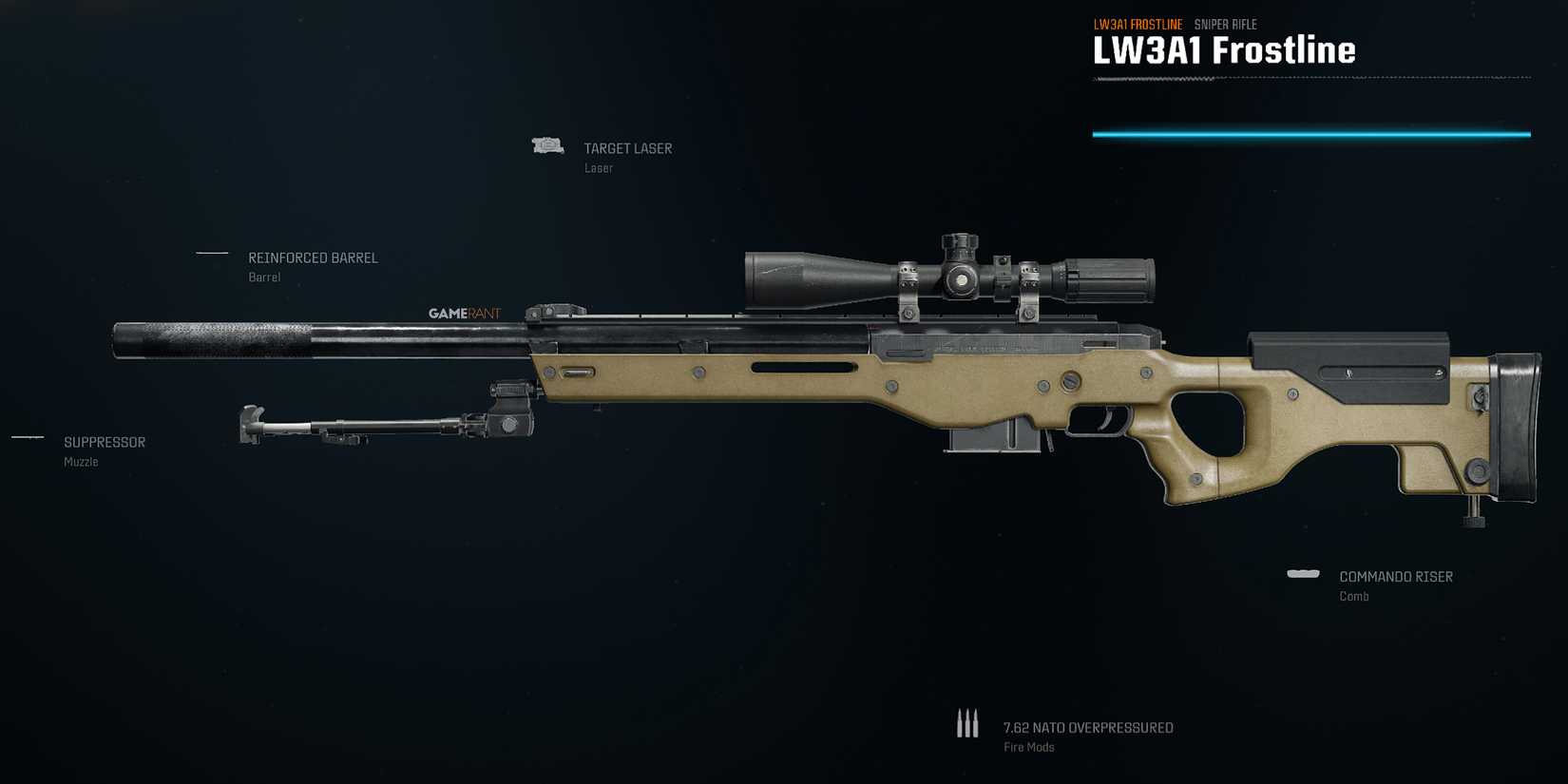Select the LW3A1 Frostline weapon title
Image resolution: width=1568 pixels, height=784 pixels.
pos(1224,49)
